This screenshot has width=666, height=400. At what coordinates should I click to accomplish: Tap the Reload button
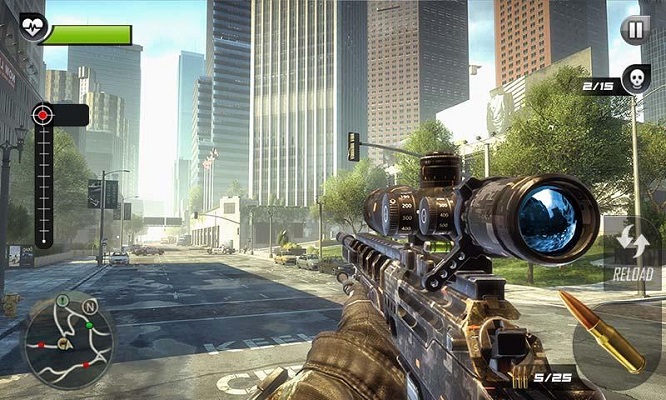pyautogui.click(x=633, y=254)
